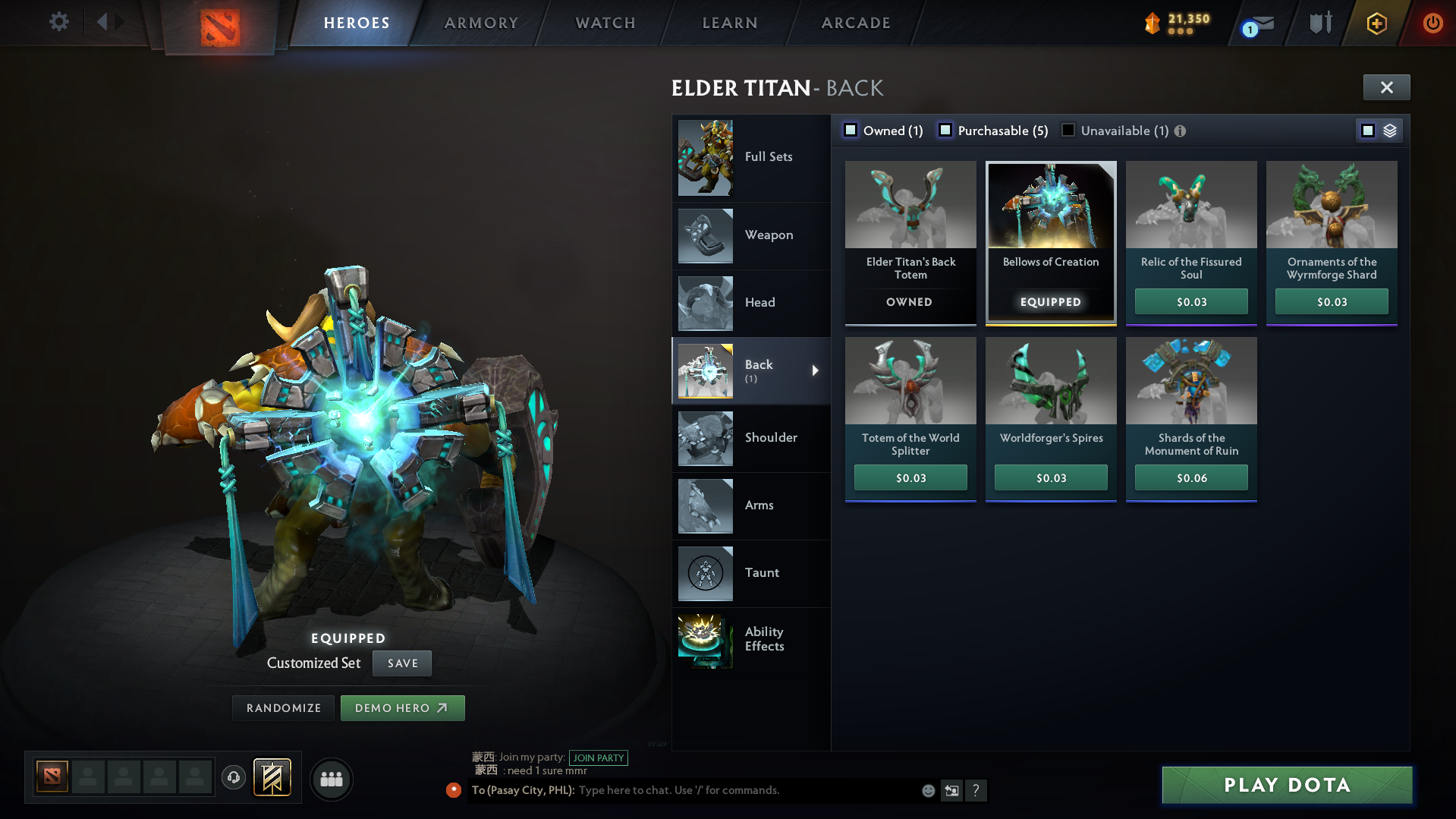This screenshot has height=819, width=1456.
Task: Click the DEMO HERO button
Action: pyautogui.click(x=402, y=707)
